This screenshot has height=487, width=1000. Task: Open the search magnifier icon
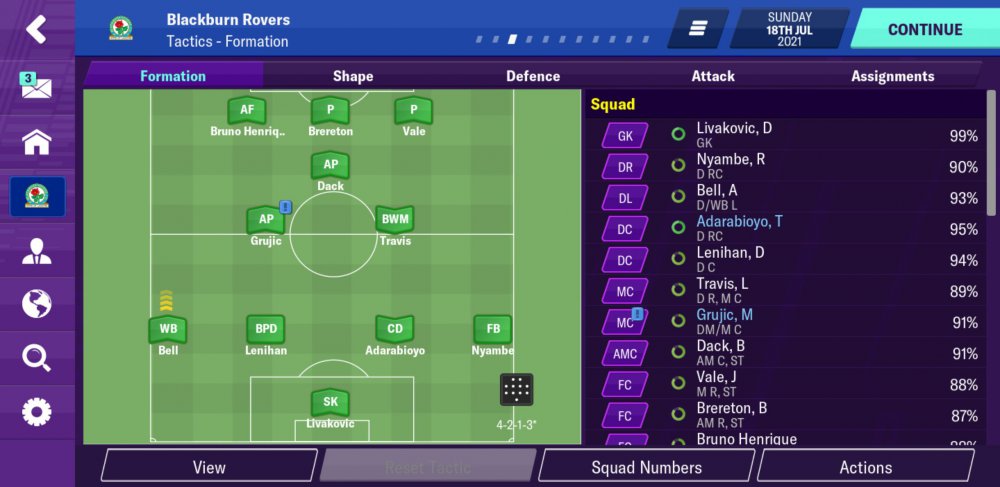click(36, 357)
